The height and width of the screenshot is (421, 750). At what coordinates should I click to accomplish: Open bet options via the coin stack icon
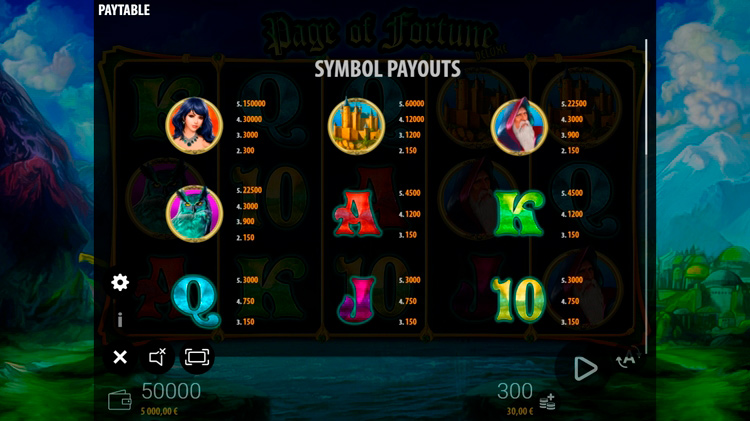(x=547, y=401)
